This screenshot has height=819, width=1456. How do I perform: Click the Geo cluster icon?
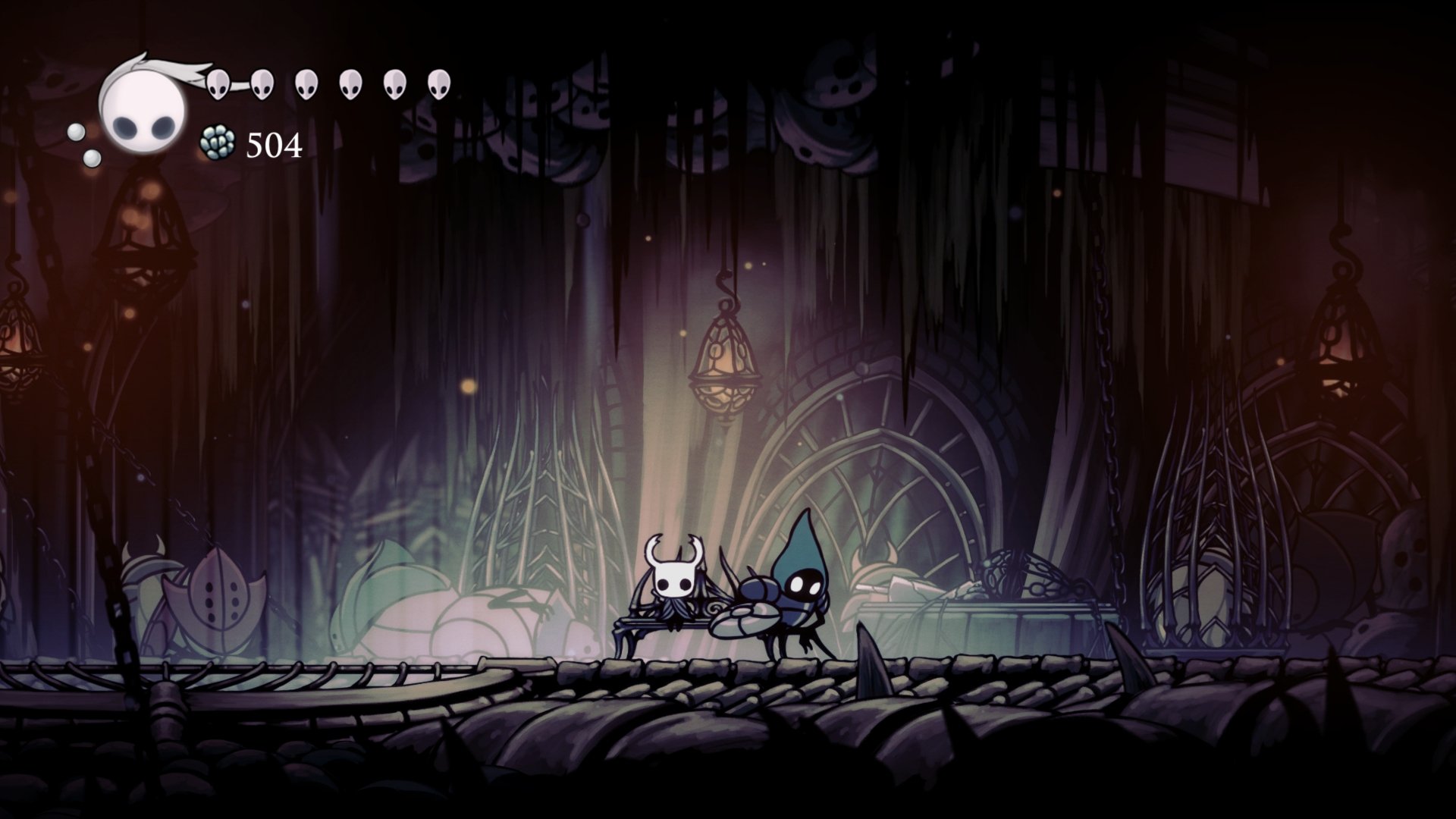tap(216, 143)
